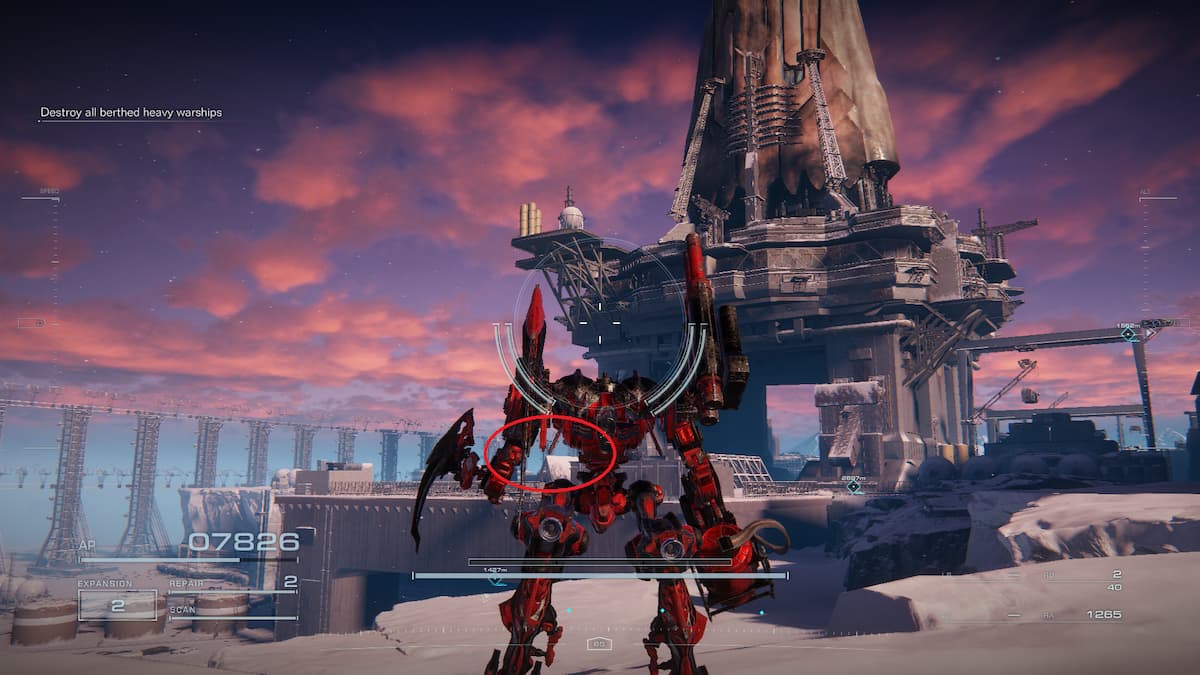Viewport: 1200px width, 675px height.
Task: Activate the Expansion slot box
Action: click(x=117, y=605)
